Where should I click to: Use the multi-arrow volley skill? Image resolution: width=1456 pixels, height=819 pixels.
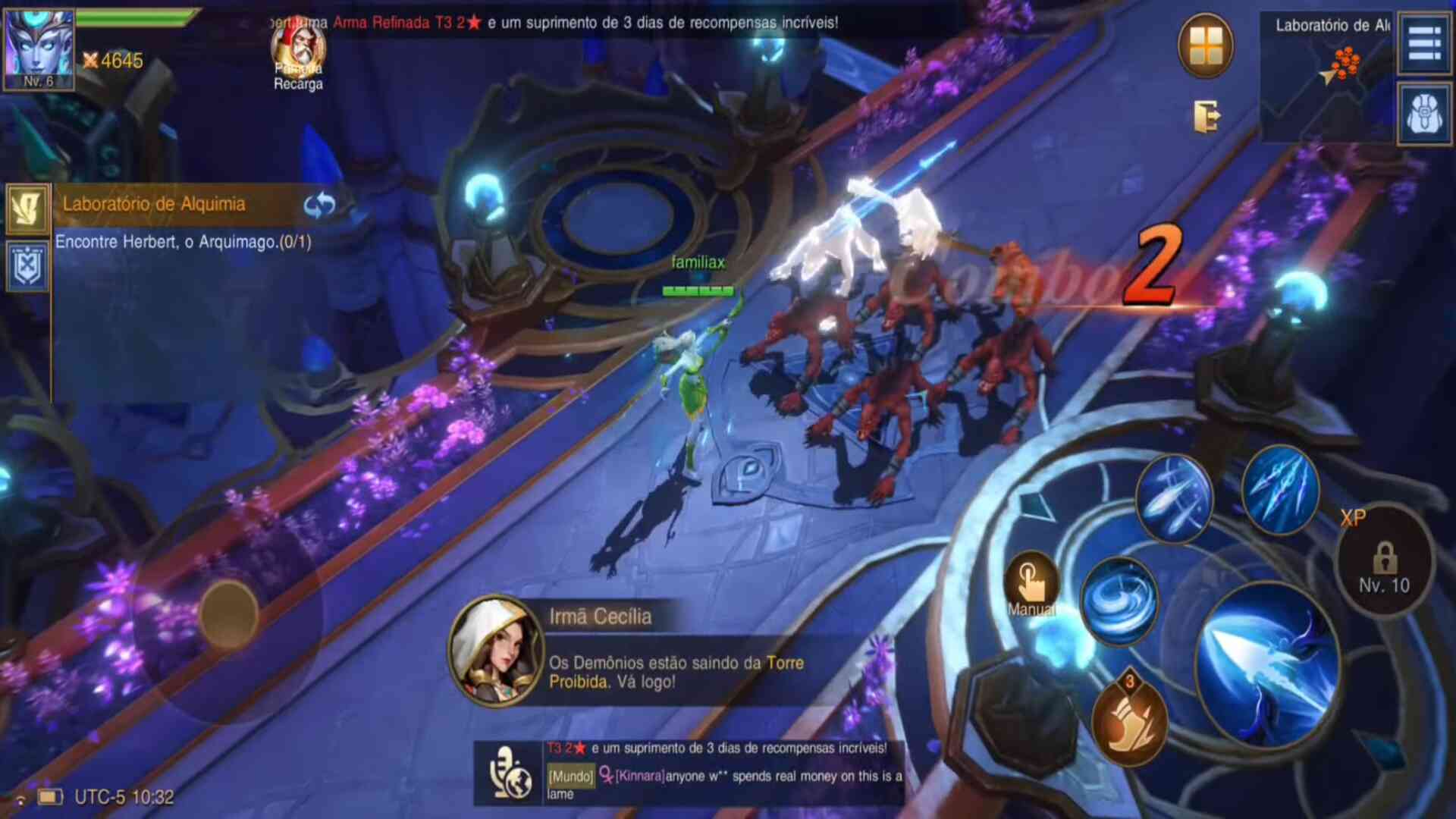(1173, 498)
